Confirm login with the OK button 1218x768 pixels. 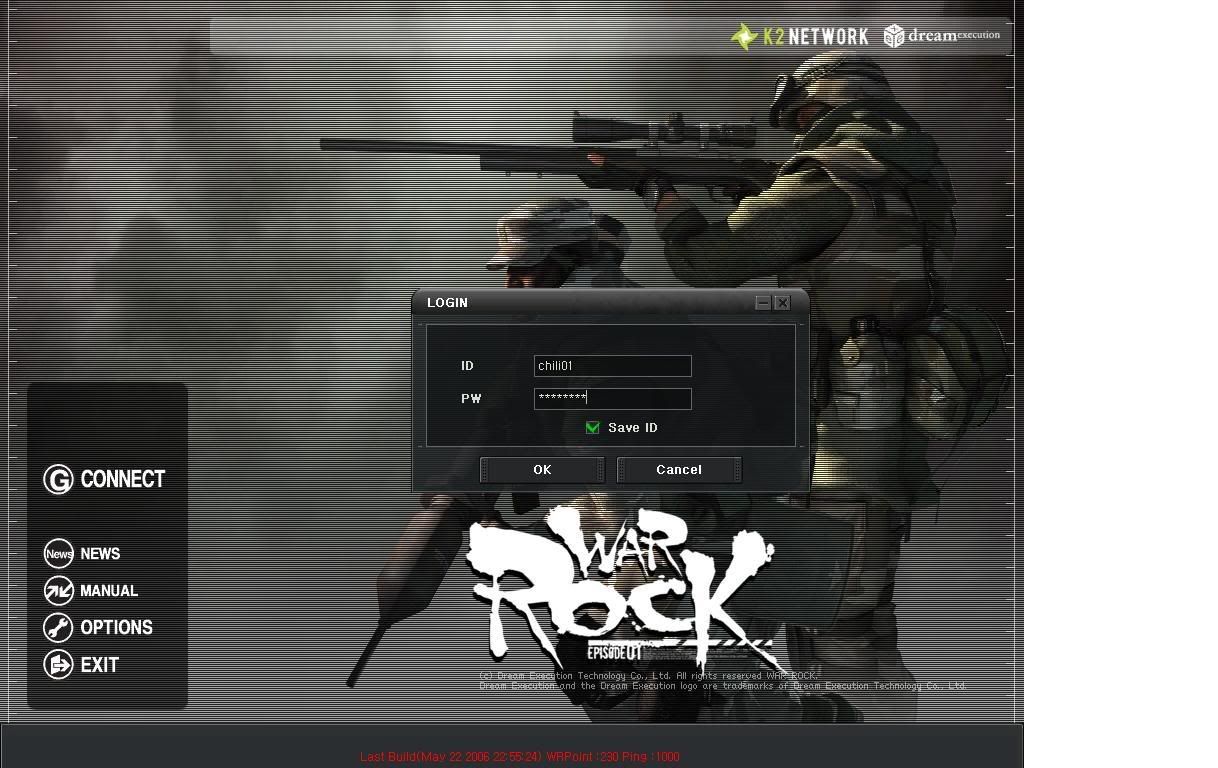coord(542,470)
